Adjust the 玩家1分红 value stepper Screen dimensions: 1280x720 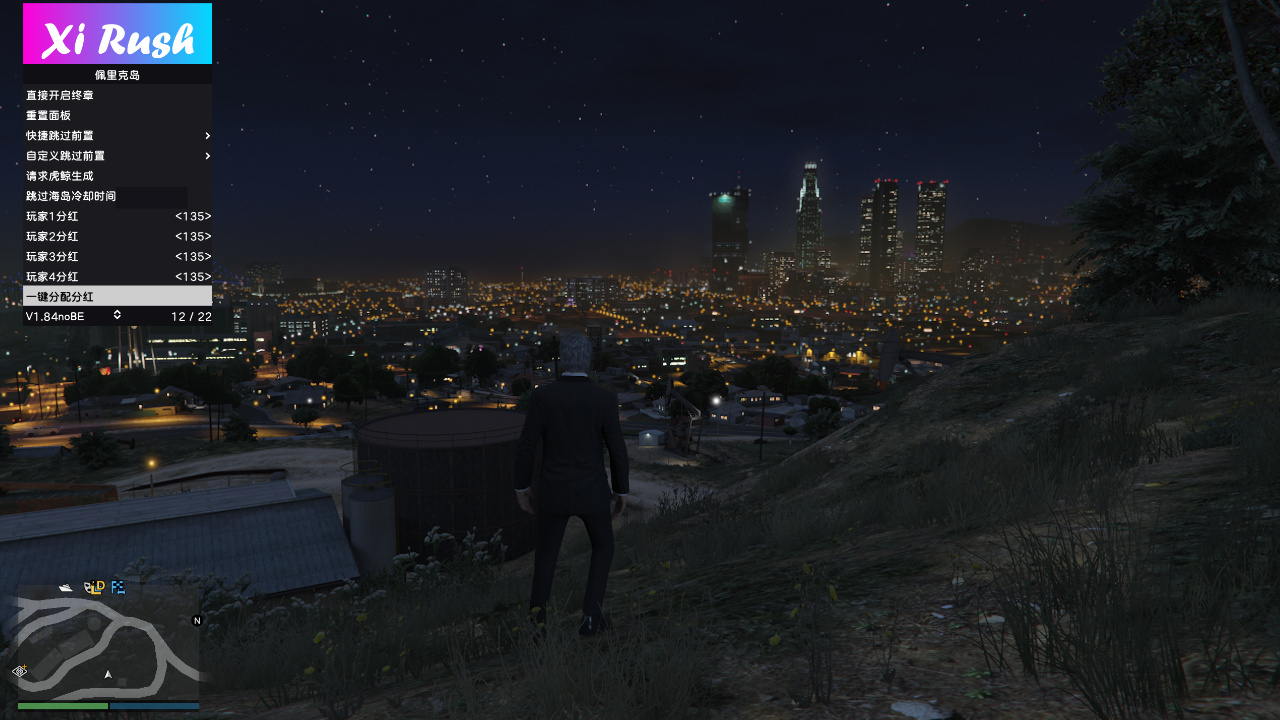click(x=192, y=216)
